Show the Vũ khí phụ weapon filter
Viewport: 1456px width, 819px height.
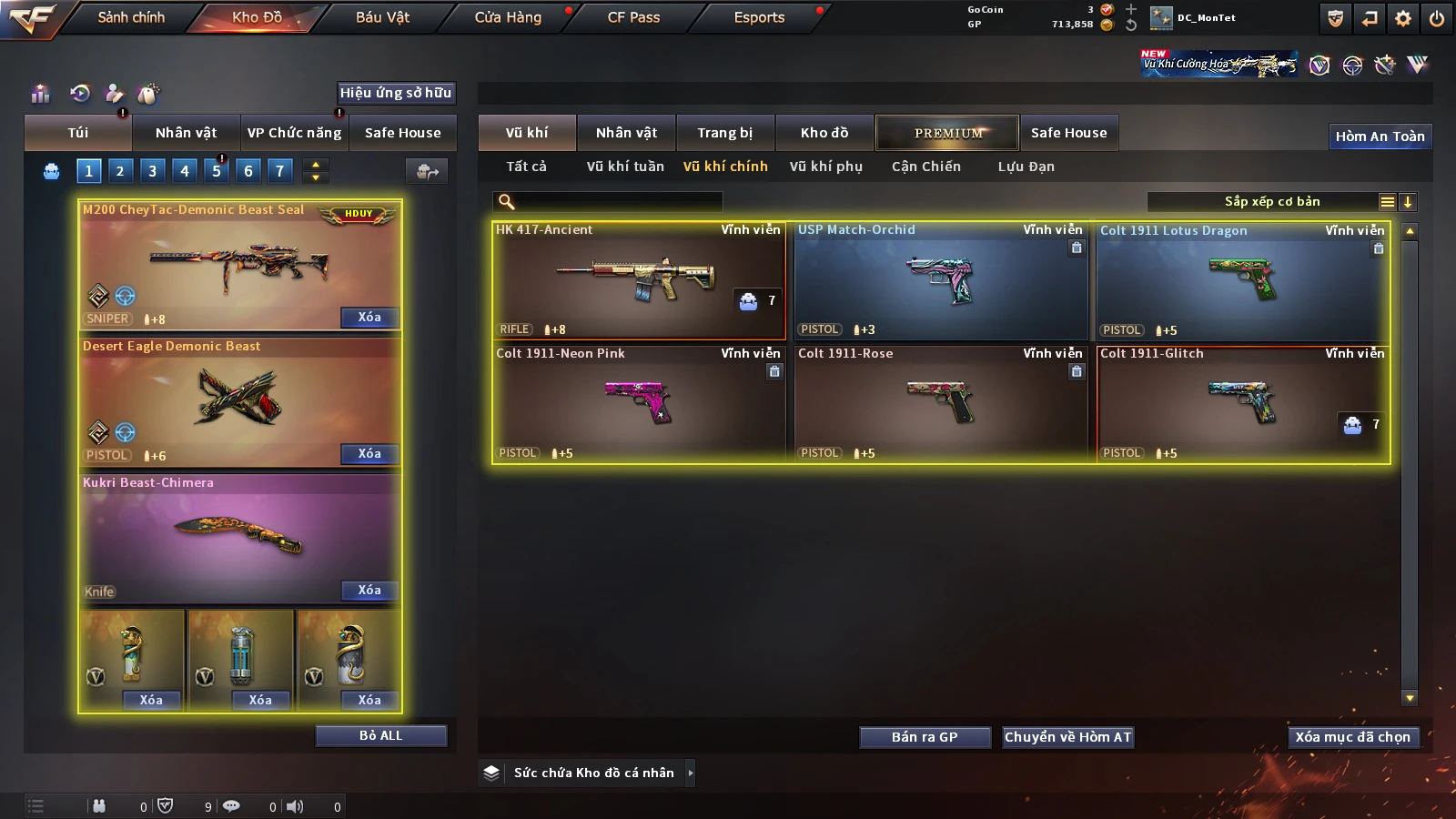pyautogui.click(x=825, y=167)
